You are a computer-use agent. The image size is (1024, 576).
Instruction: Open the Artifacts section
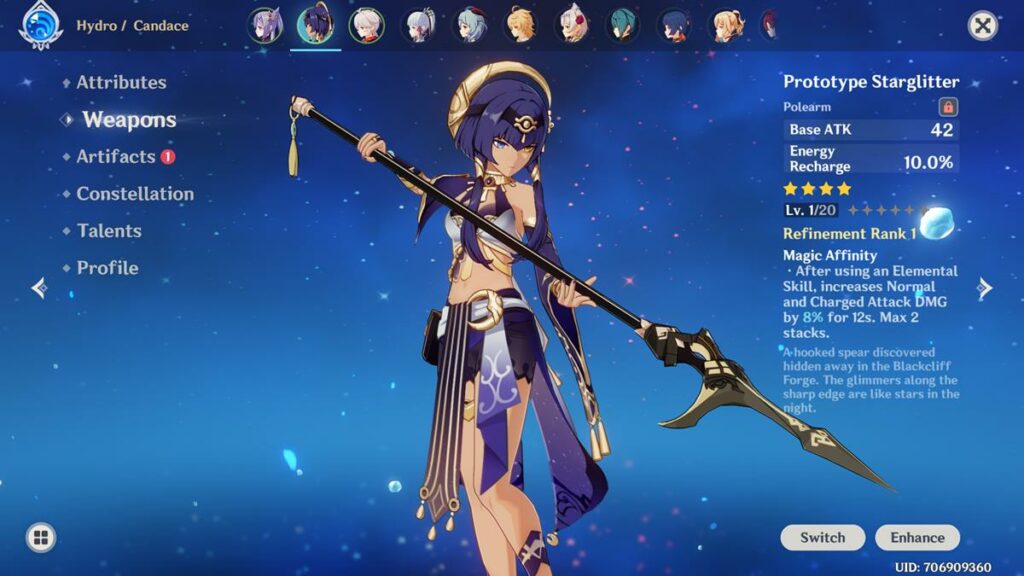[x=116, y=157]
